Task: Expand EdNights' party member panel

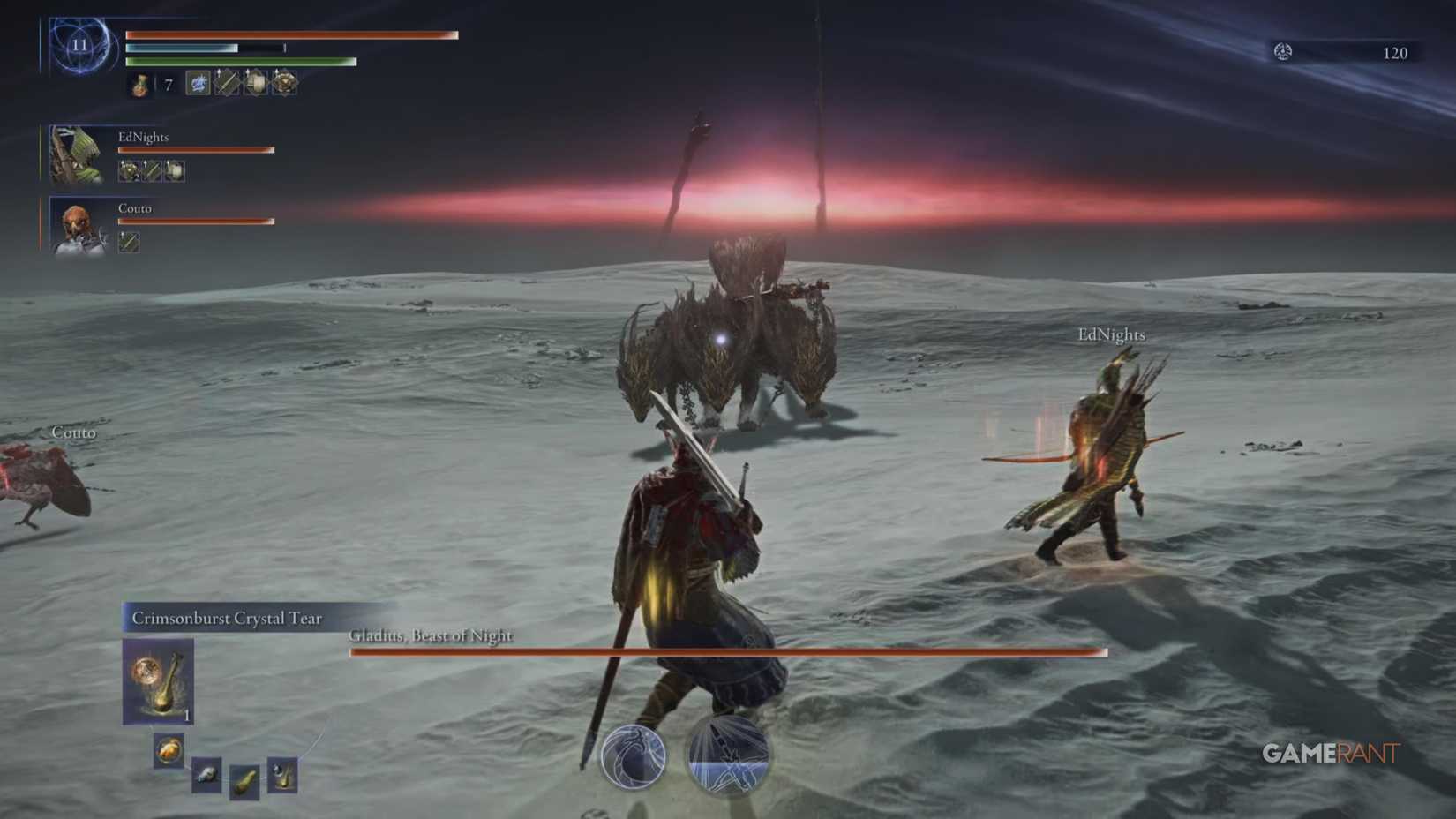Action: (75, 152)
